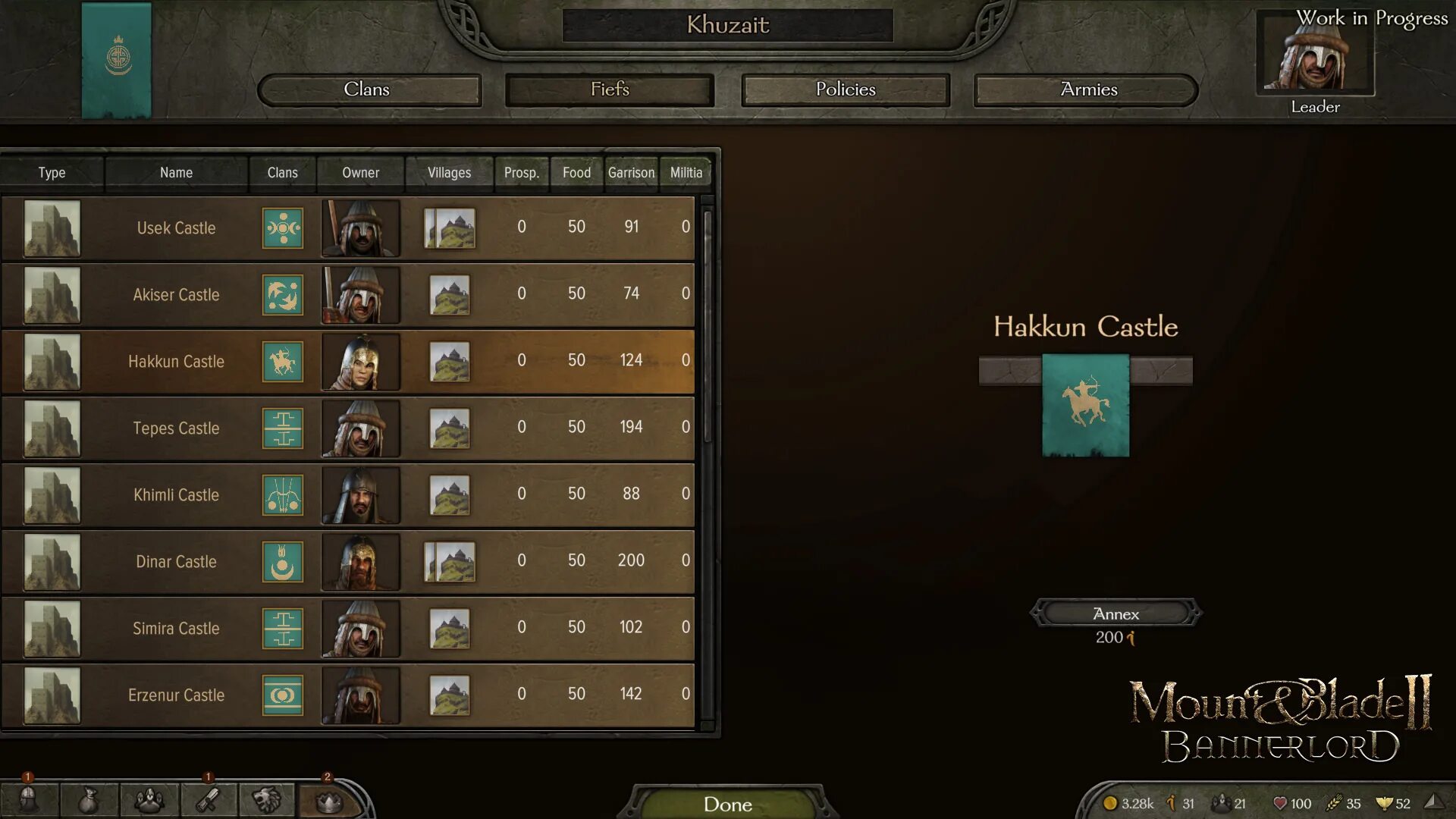Select the Tepes Castle row
The width and height of the screenshot is (1456, 819).
tap(176, 428)
